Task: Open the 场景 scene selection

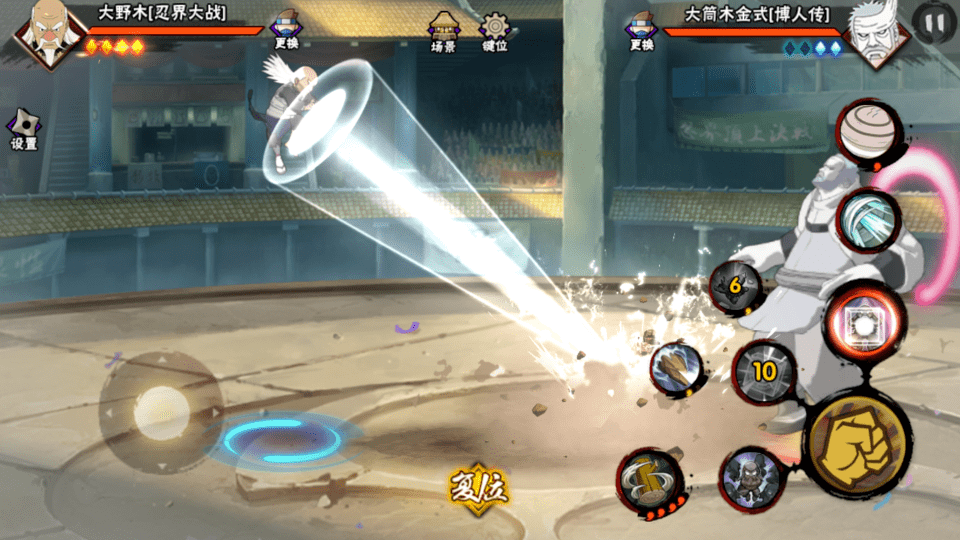Action: click(x=443, y=31)
